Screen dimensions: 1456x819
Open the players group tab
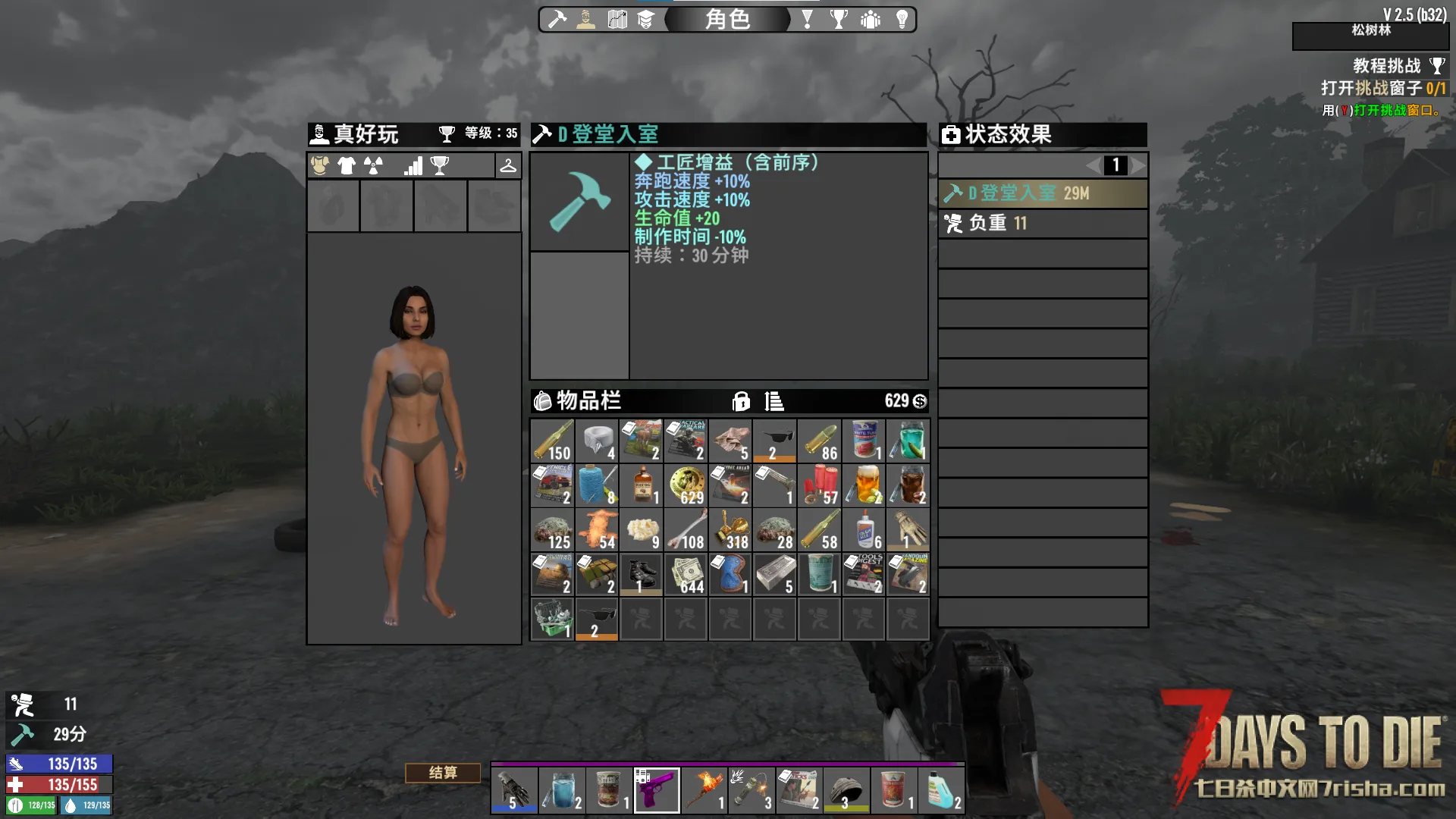[x=871, y=20]
